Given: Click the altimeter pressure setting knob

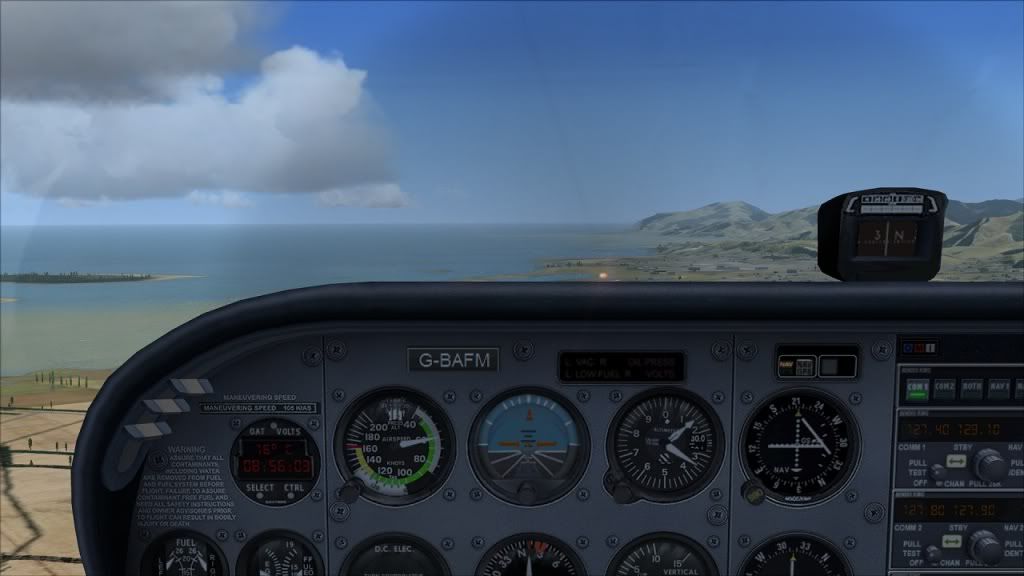Looking at the screenshot, I should pyautogui.click(x=622, y=491).
